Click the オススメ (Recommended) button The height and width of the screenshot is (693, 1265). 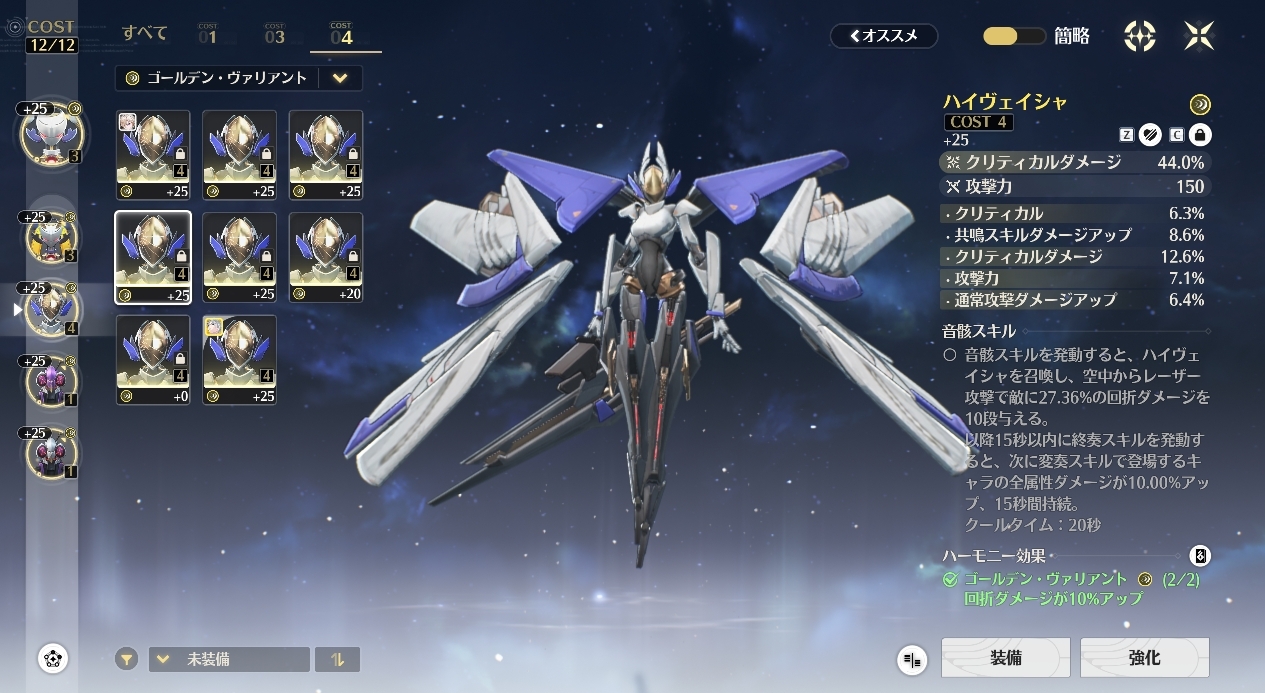[884, 36]
